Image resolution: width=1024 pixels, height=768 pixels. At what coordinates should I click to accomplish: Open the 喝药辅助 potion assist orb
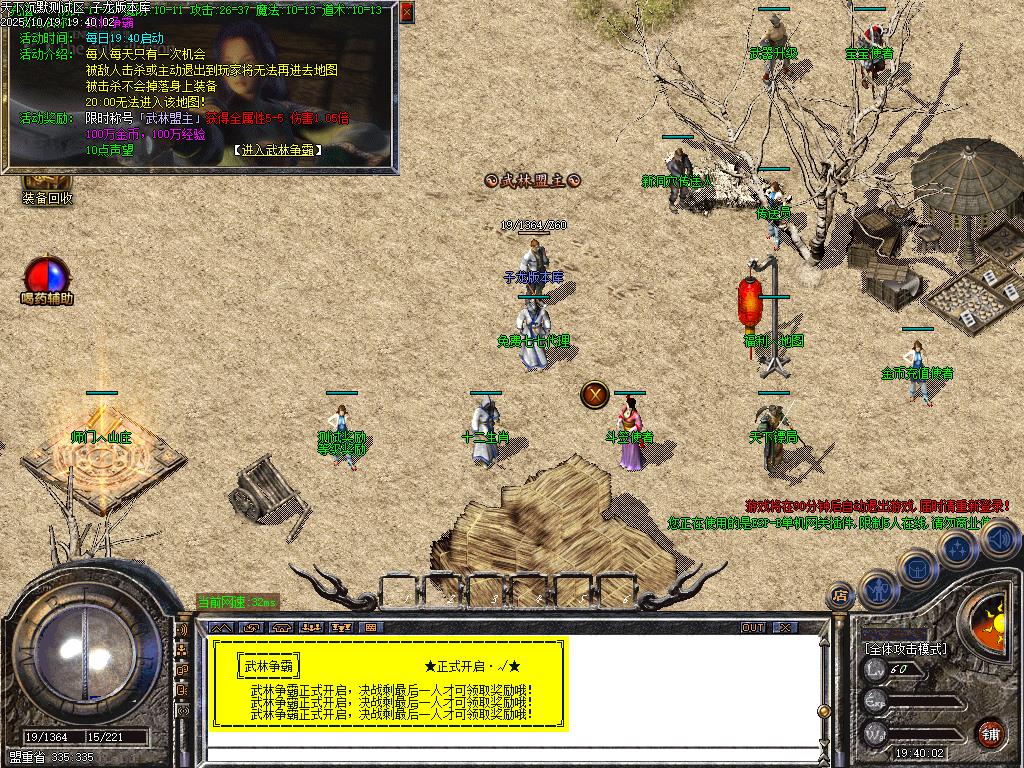(47, 276)
